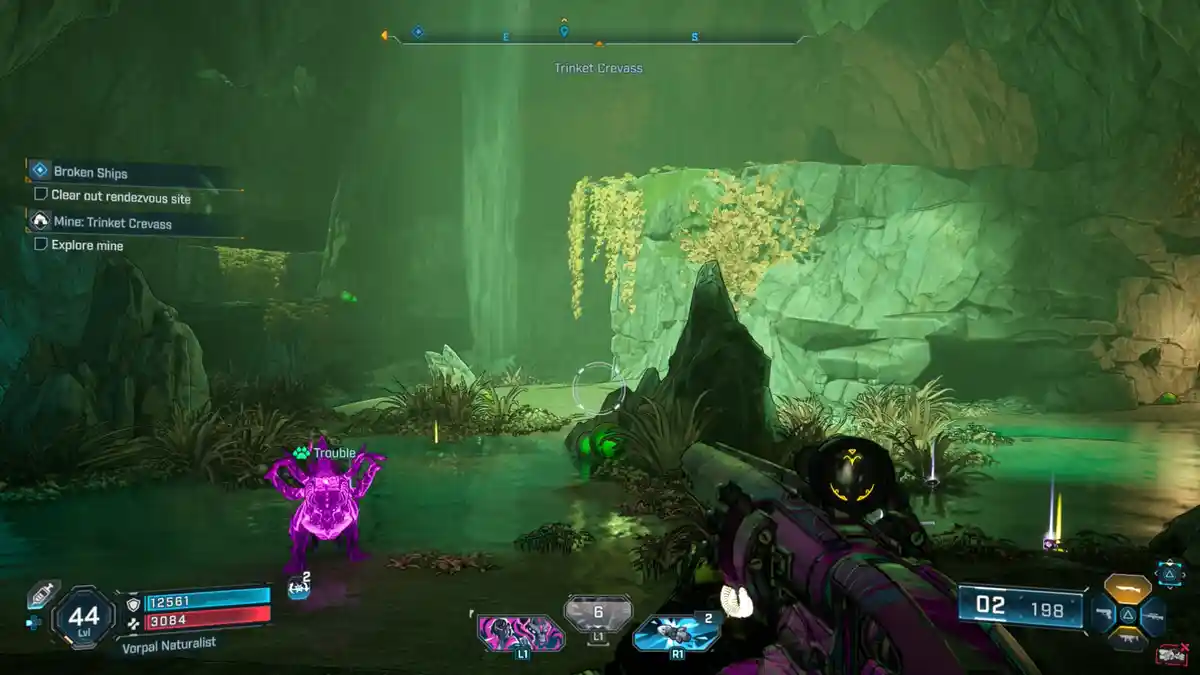Viewport: 1200px width, 675px height.
Task: Switch to the pistol weapon slot
Action: click(1101, 614)
